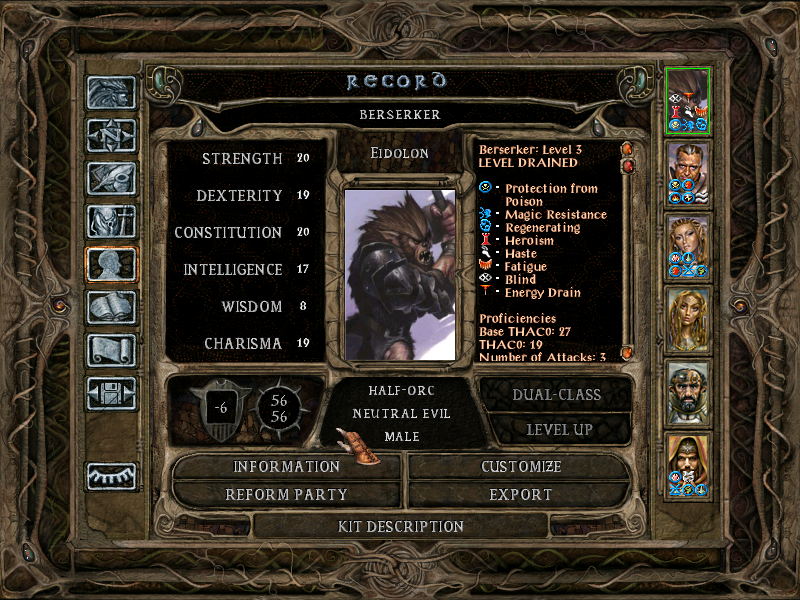Choose Reform Party

[287, 495]
